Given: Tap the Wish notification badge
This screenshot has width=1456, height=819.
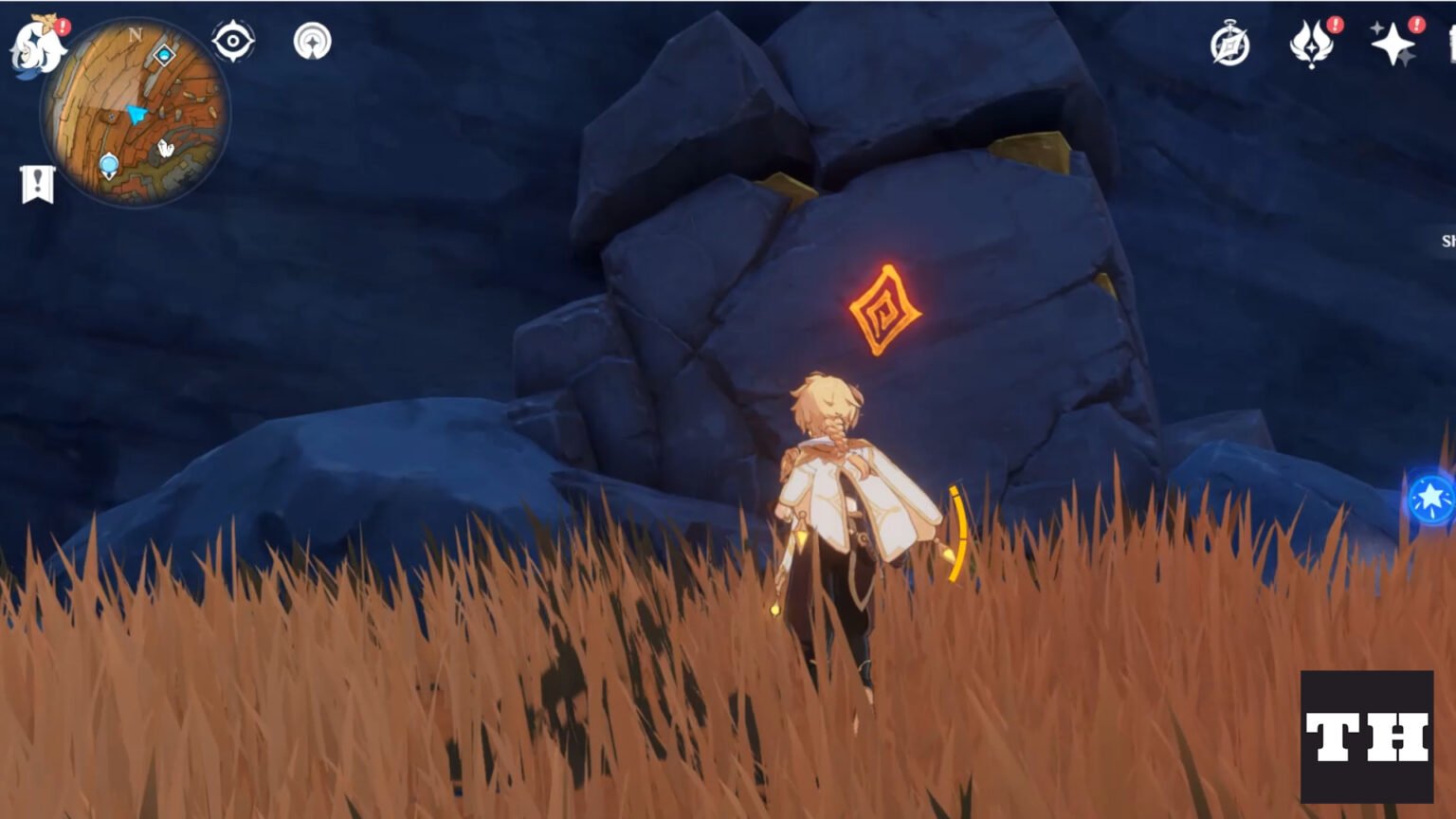Looking at the screenshot, I should [x=1416, y=24].
